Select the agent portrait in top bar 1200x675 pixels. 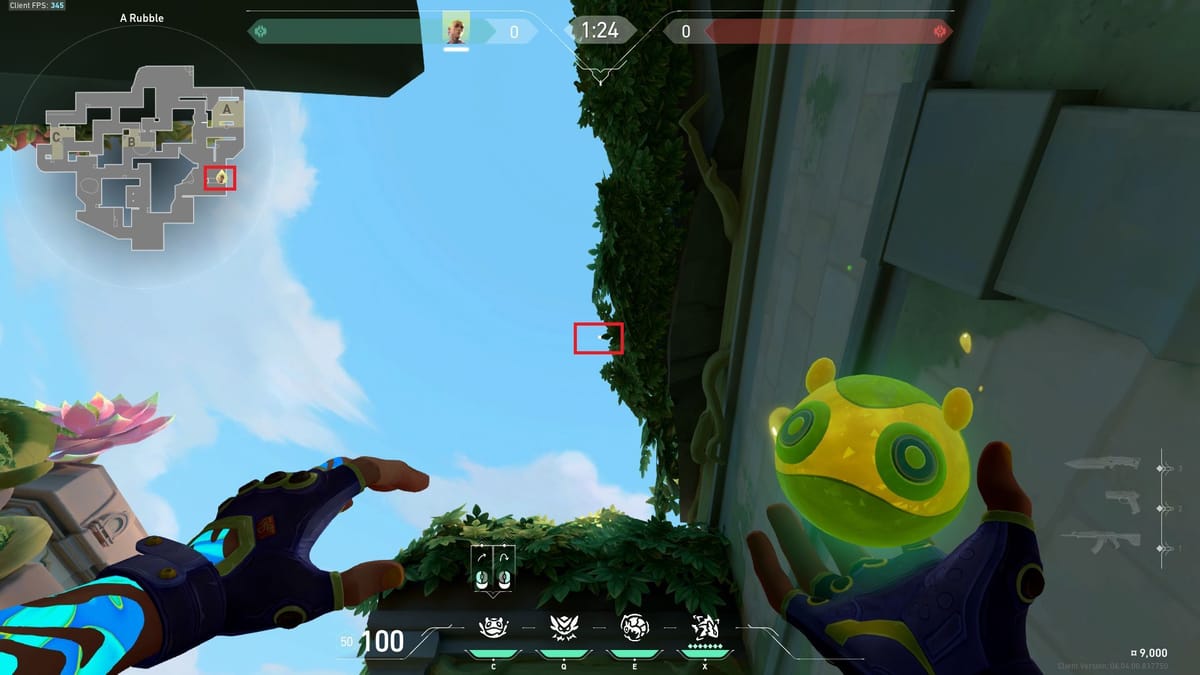[x=456, y=31]
